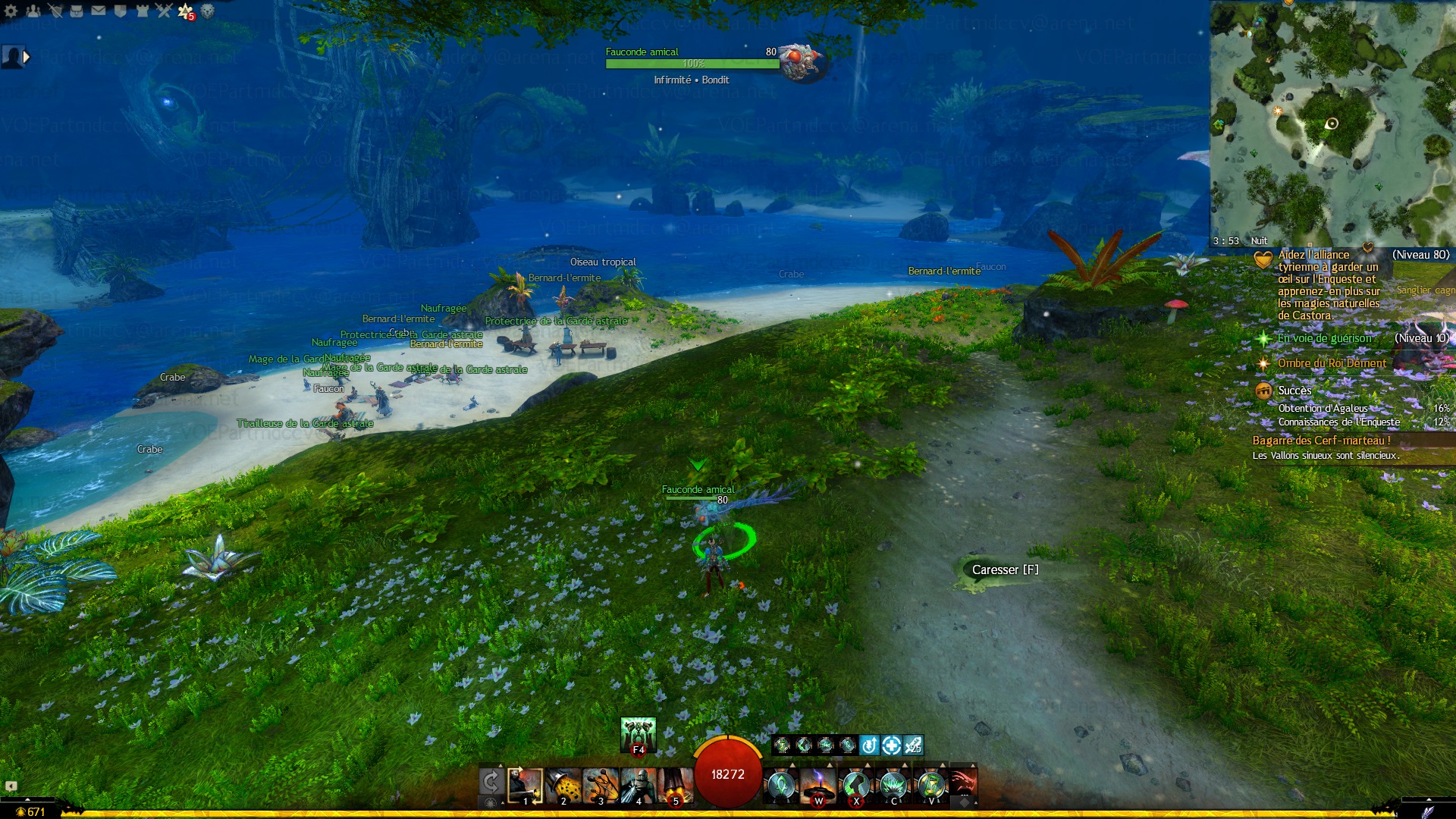1456x819 pixels.
Task: Click the star icon with 5 notifications
Action: point(185,11)
